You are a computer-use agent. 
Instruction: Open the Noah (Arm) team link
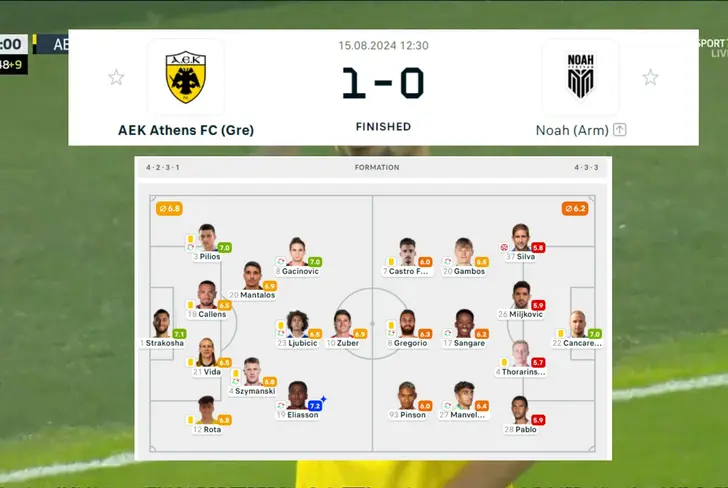[573, 130]
